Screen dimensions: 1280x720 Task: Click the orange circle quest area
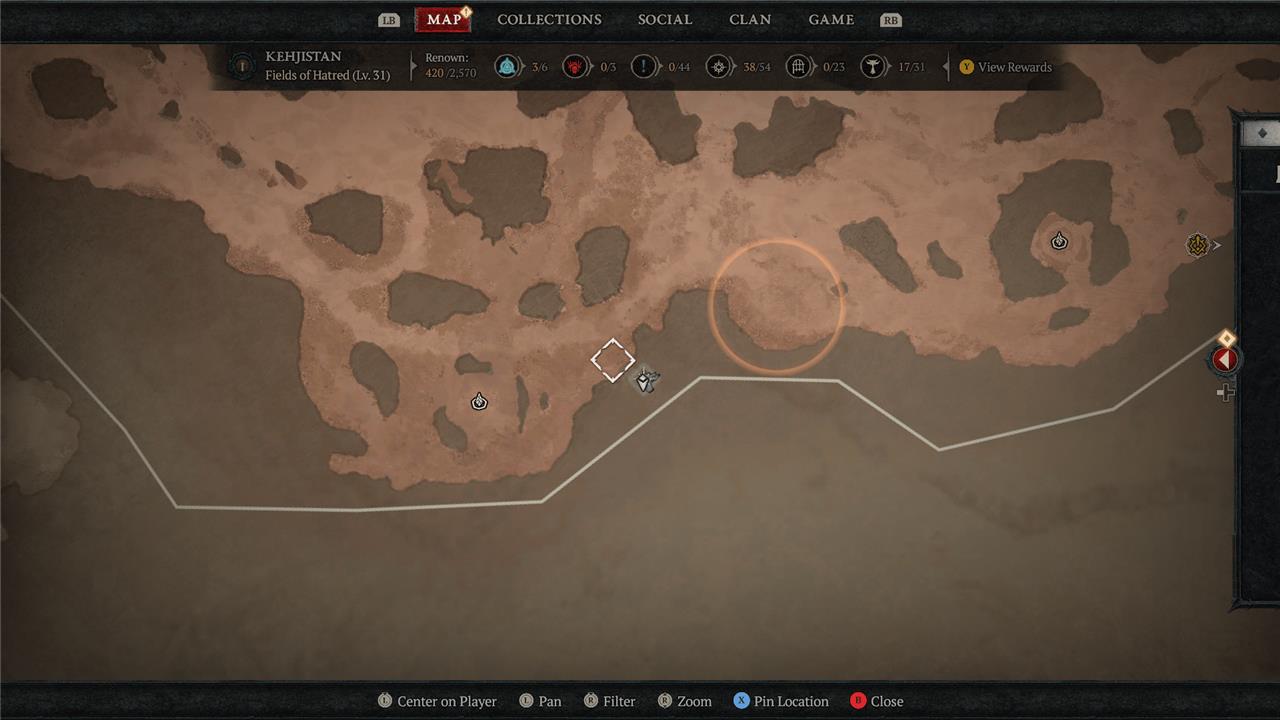[776, 307]
